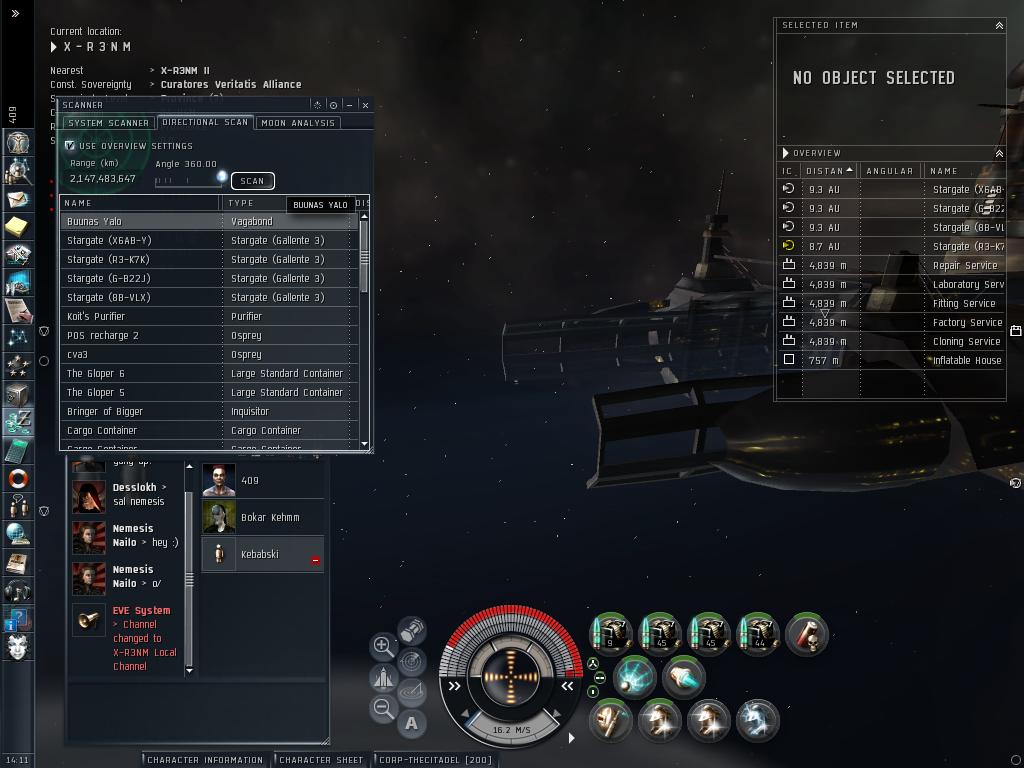The height and width of the screenshot is (768, 1024).
Task: Sort the overview by Distance column
Action: [x=830, y=171]
